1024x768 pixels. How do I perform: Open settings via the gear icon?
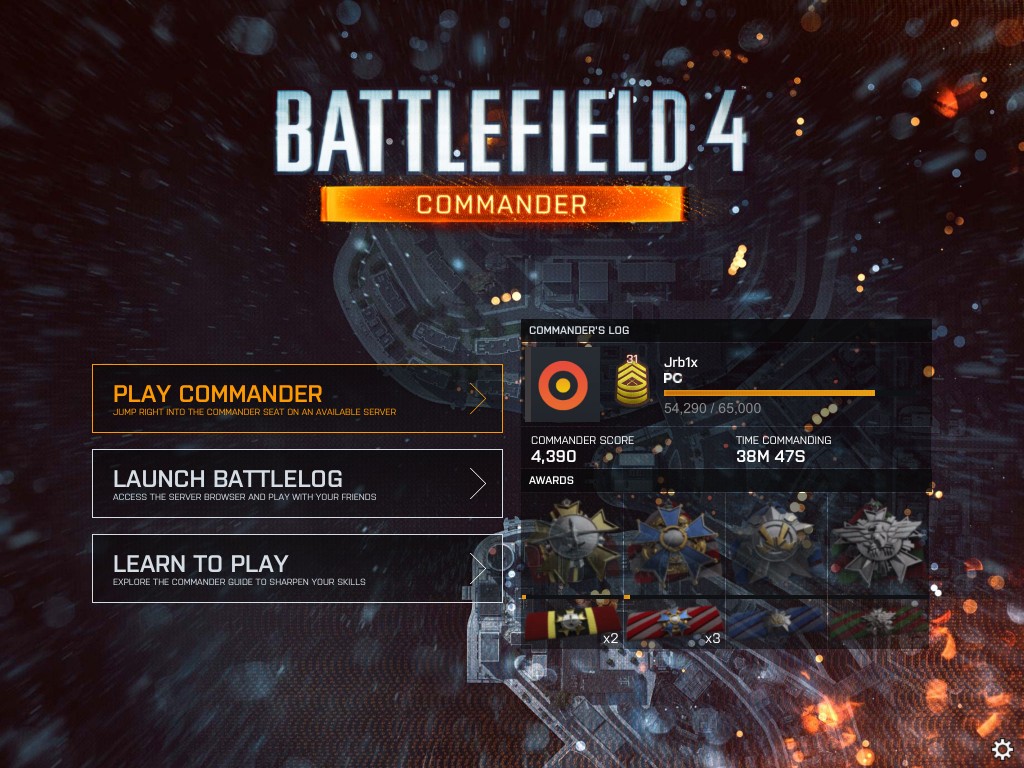coord(1002,749)
